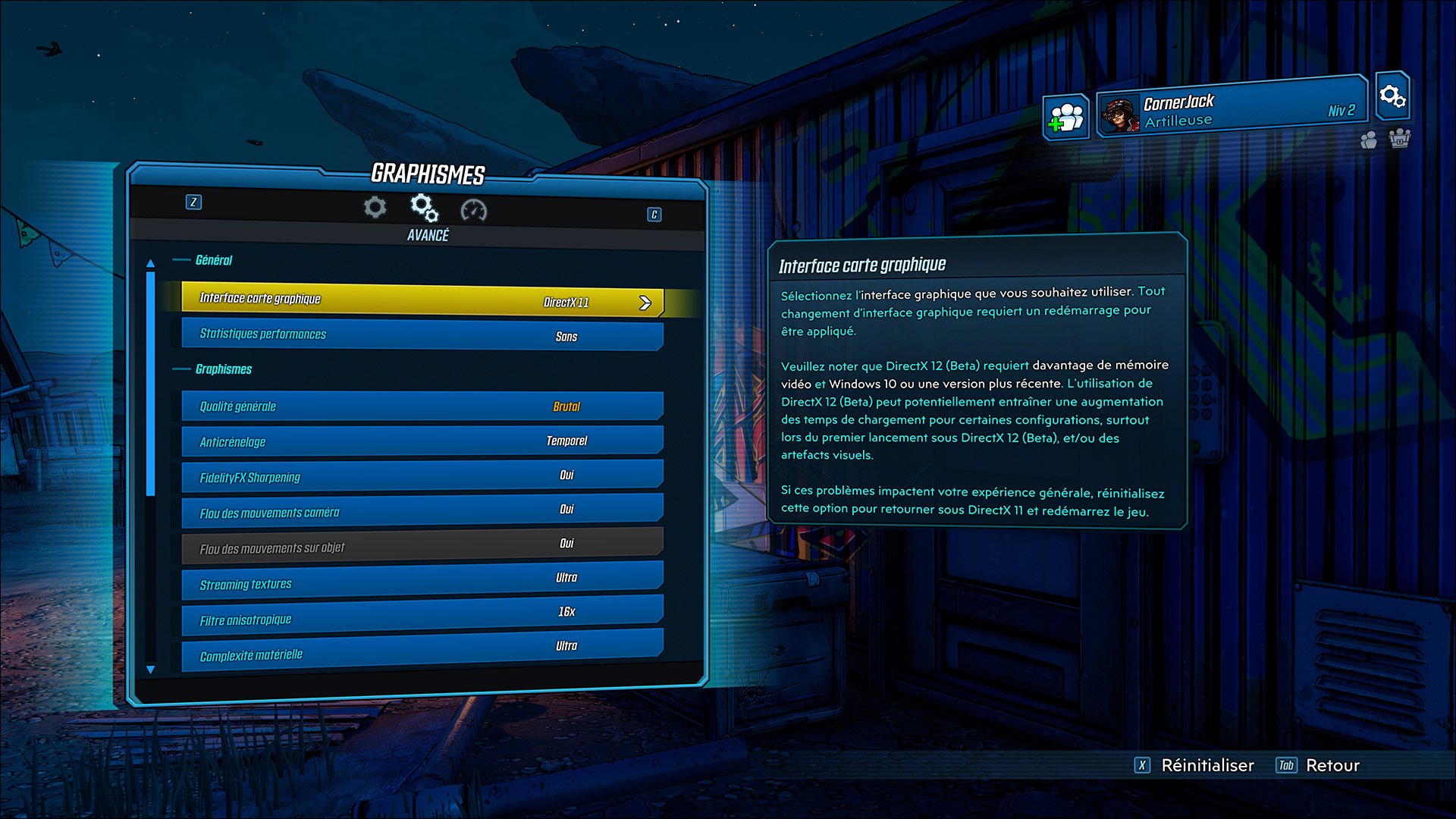
Task: Select the Anticrénelage setting row
Action: pos(422,441)
